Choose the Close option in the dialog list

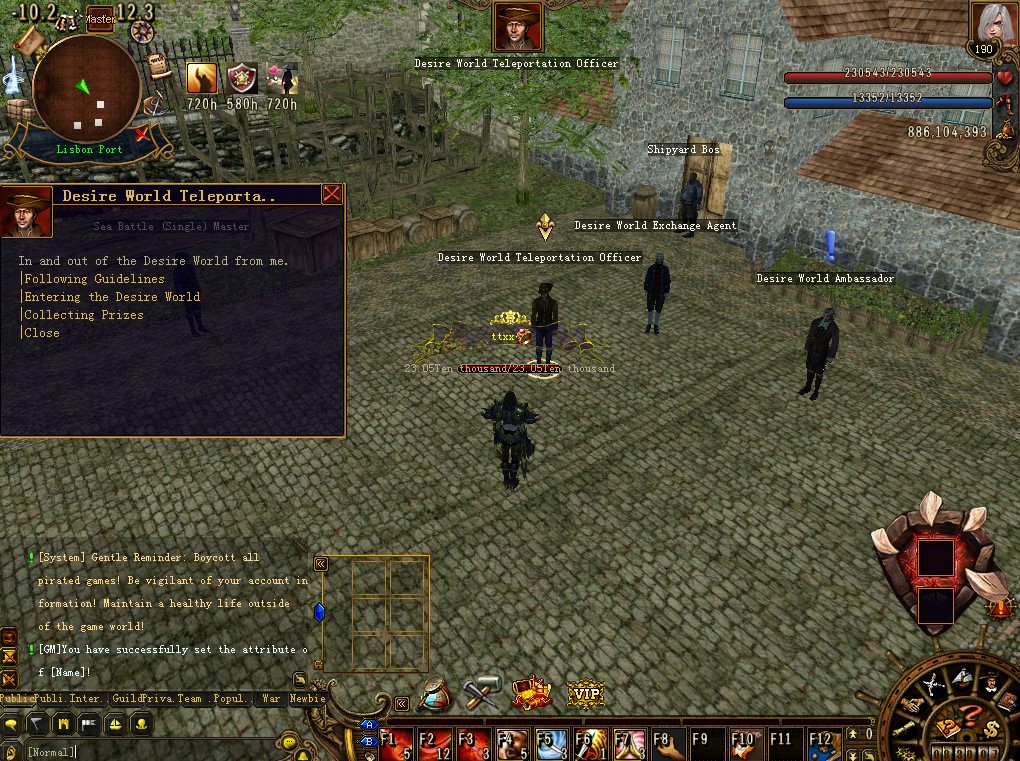point(42,333)
